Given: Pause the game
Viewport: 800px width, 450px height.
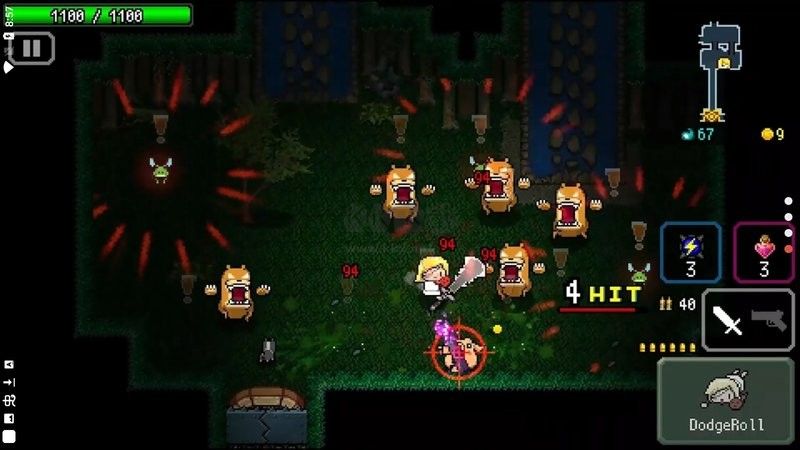Looking at the screenshot, I should (31, 47).
